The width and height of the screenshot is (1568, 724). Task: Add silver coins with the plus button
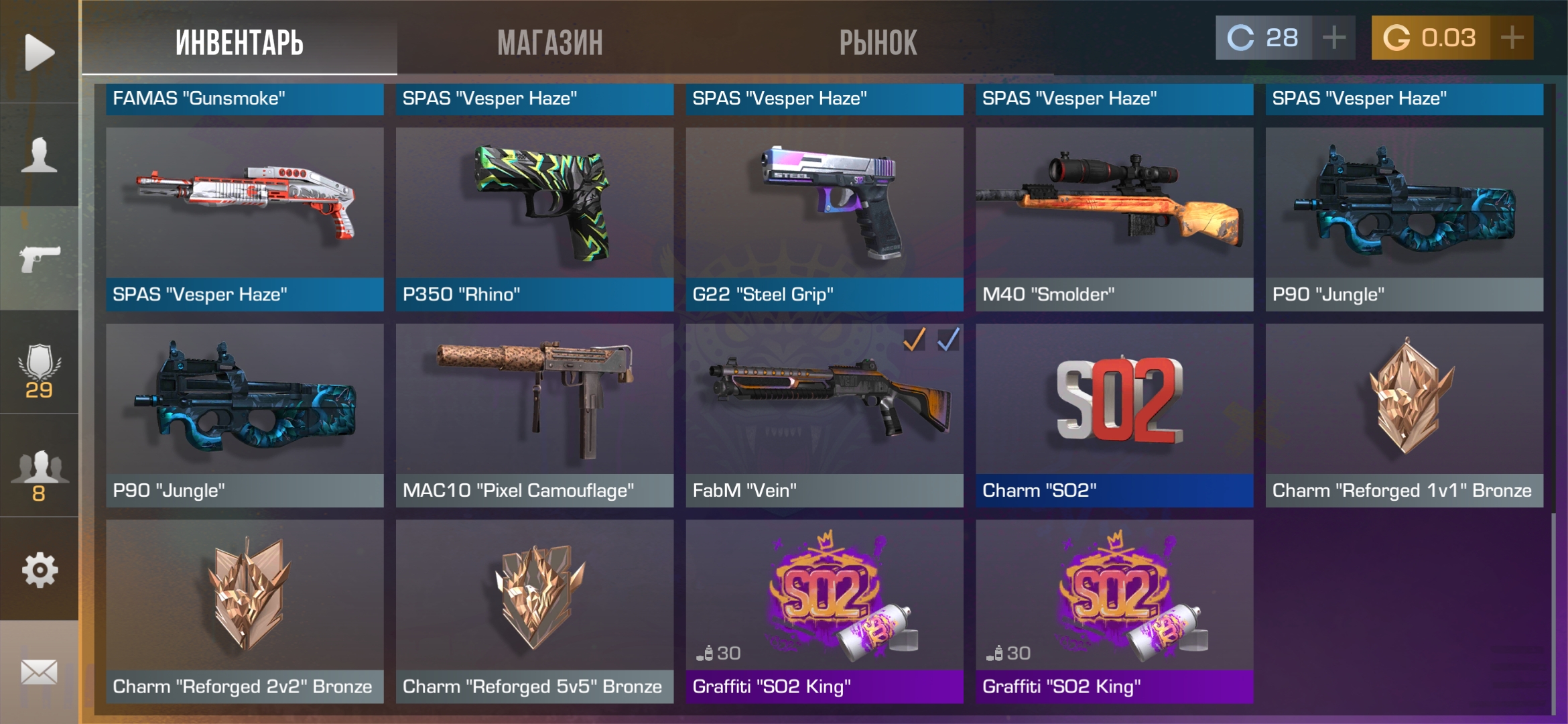(x=1333, y=38)
